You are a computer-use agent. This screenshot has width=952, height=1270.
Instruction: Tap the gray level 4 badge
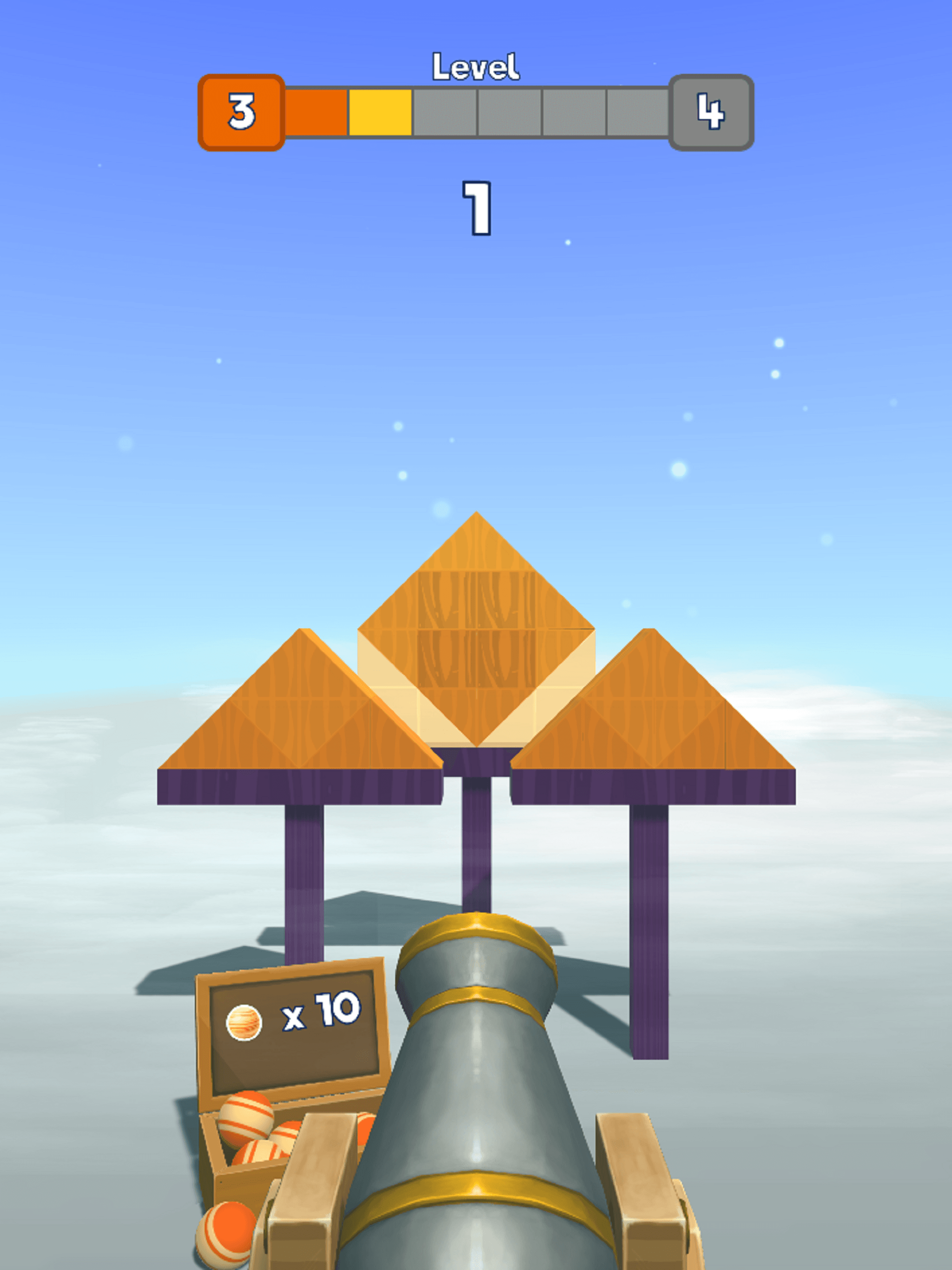coord(711,112)
